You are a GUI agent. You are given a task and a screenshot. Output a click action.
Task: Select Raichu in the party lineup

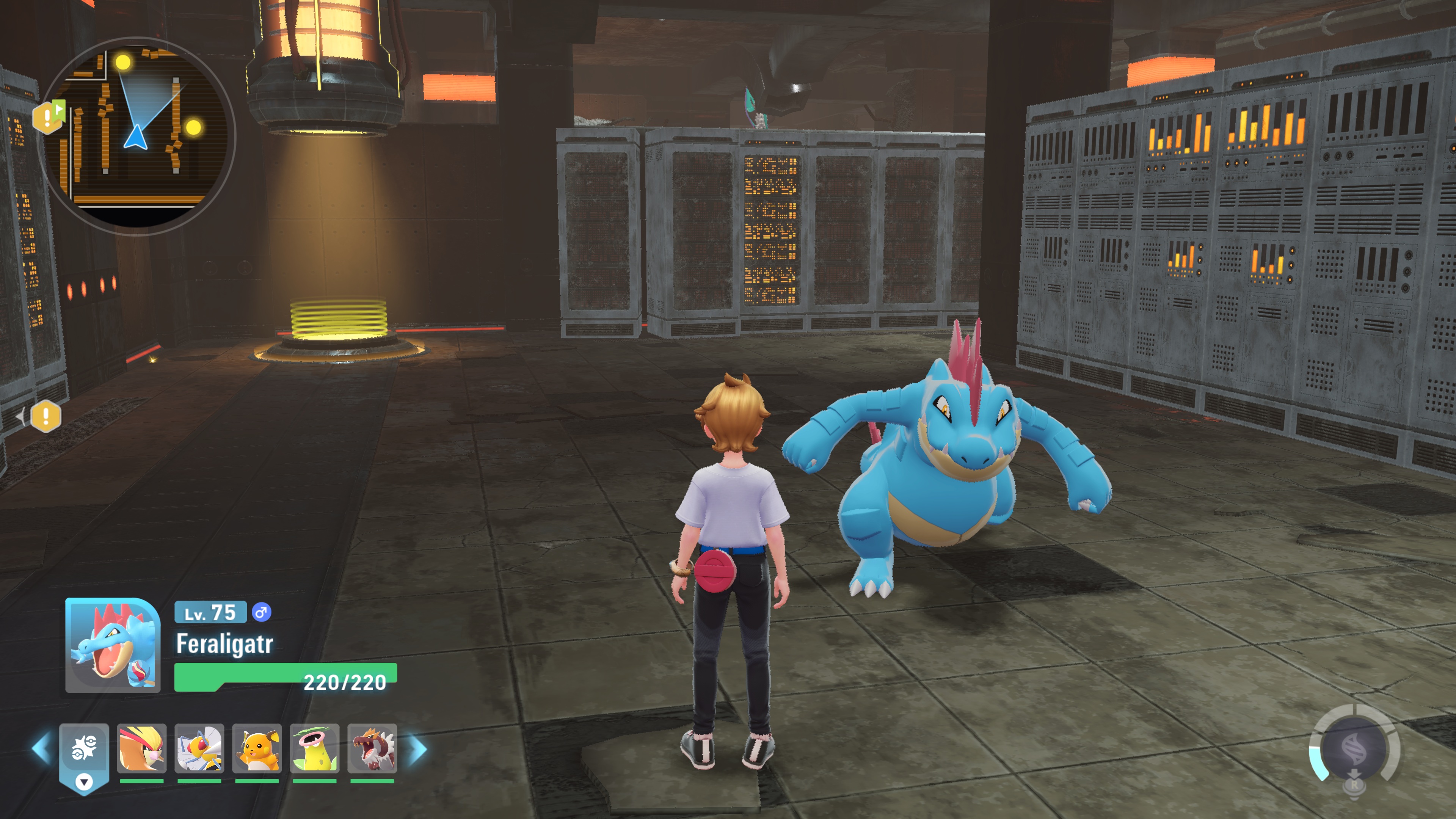[257, 749]
